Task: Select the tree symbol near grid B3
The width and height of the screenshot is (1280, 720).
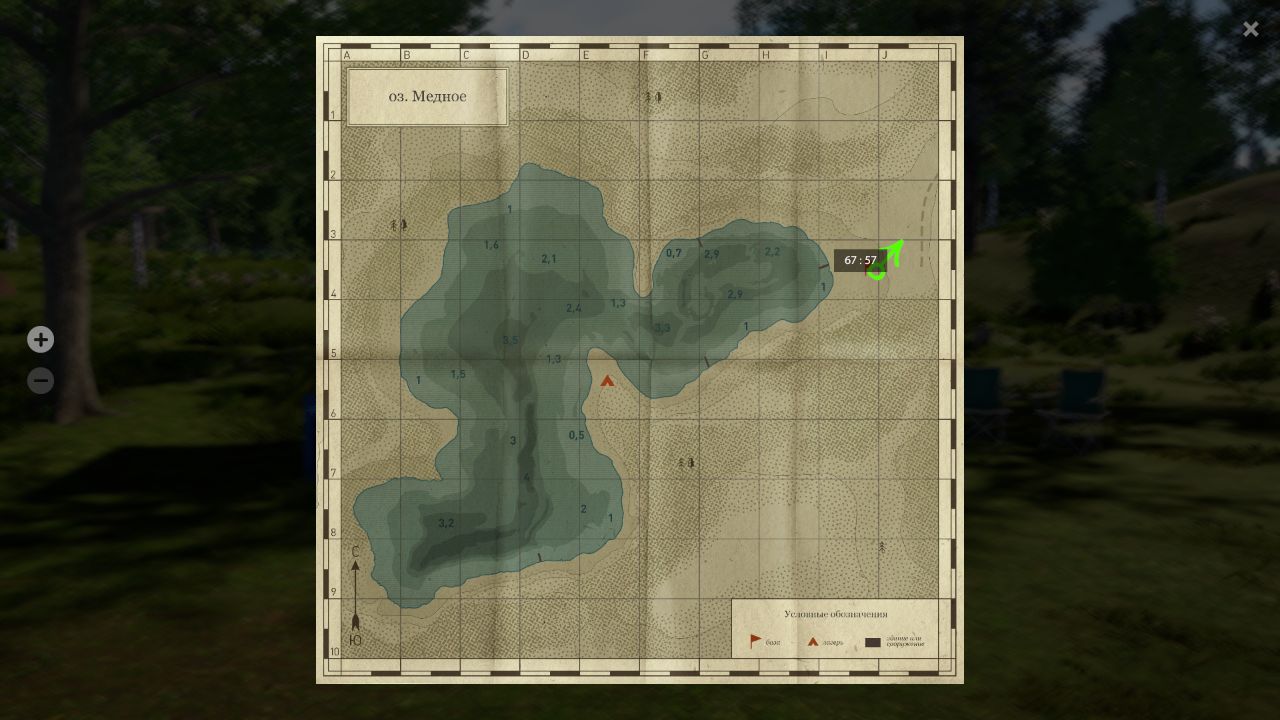Action: pos(398,224)
